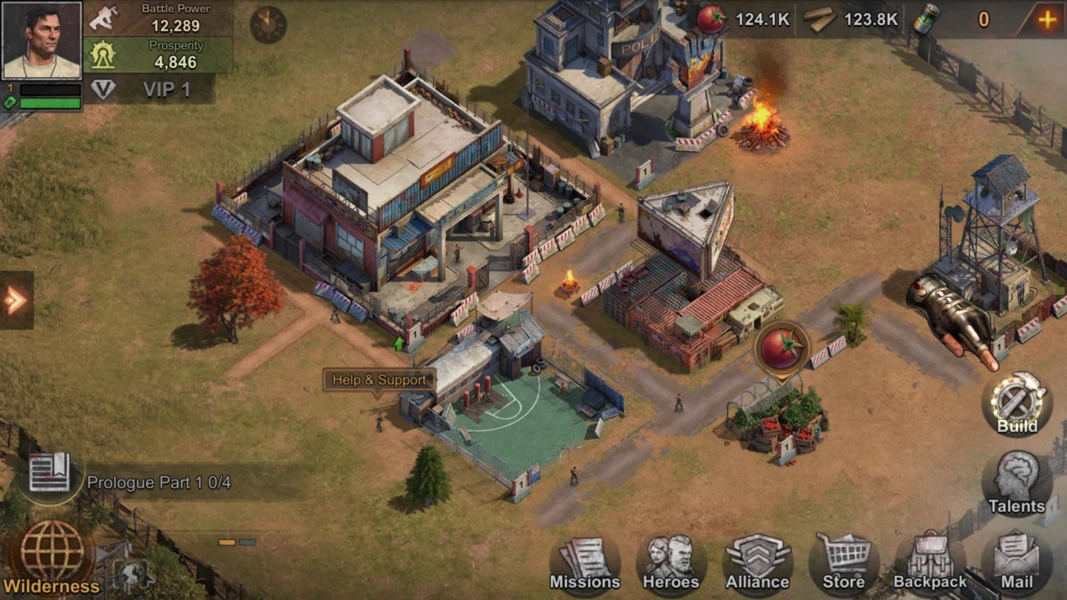View Prosperity details
The width and height of the screenshot is (1067, 600).
tap(160, 54)
